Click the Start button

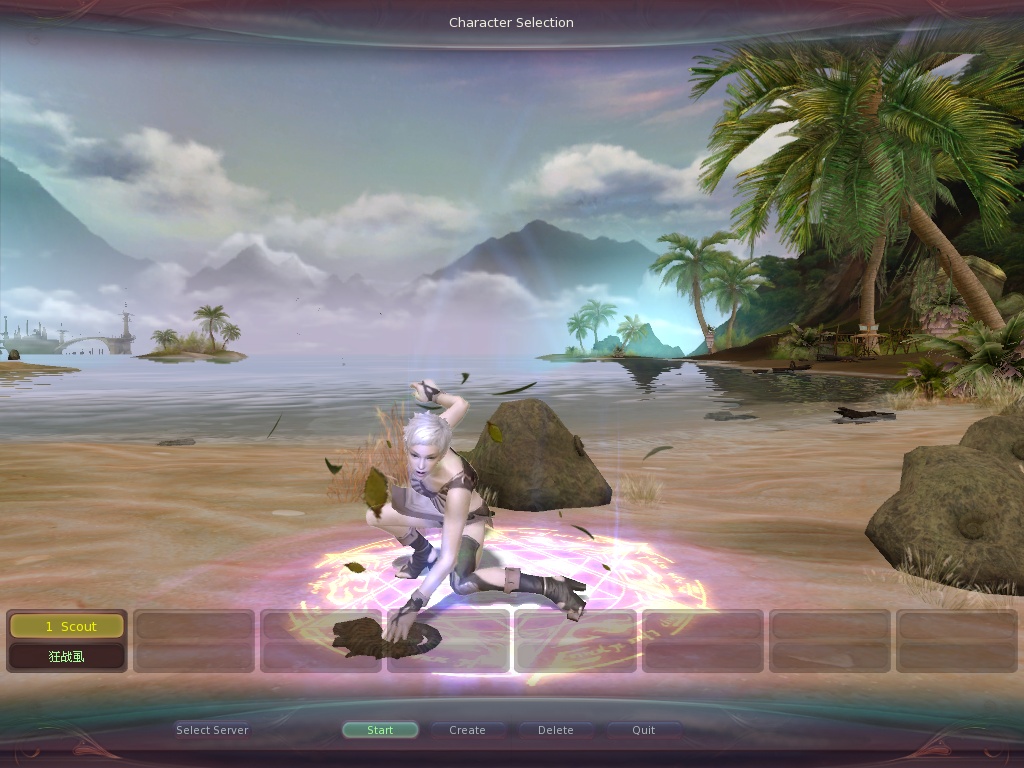pyautogui.click(x=380, y=730)
